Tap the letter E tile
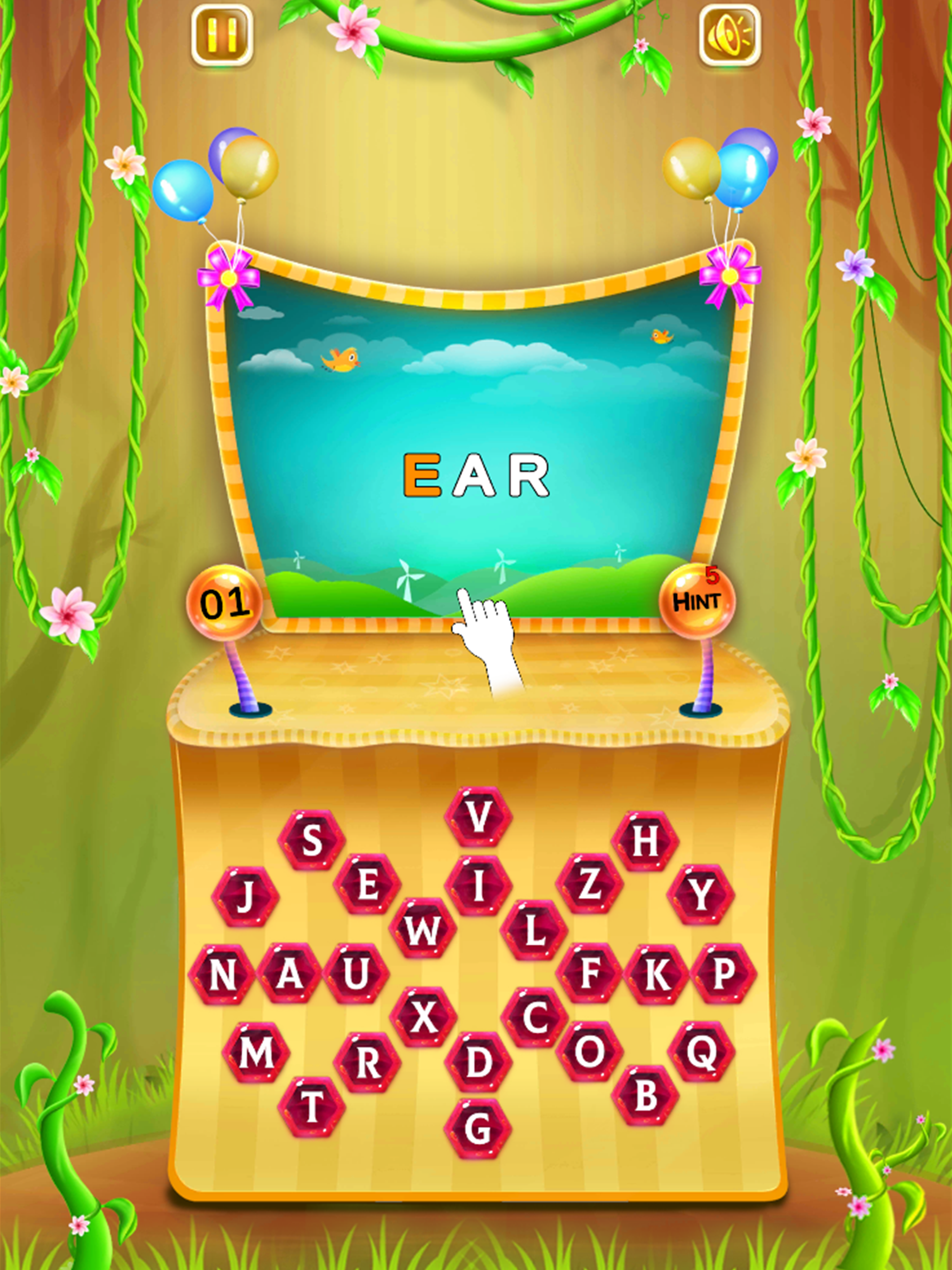952x1270 pixels. pyautogui.click(x=367, y=884)
